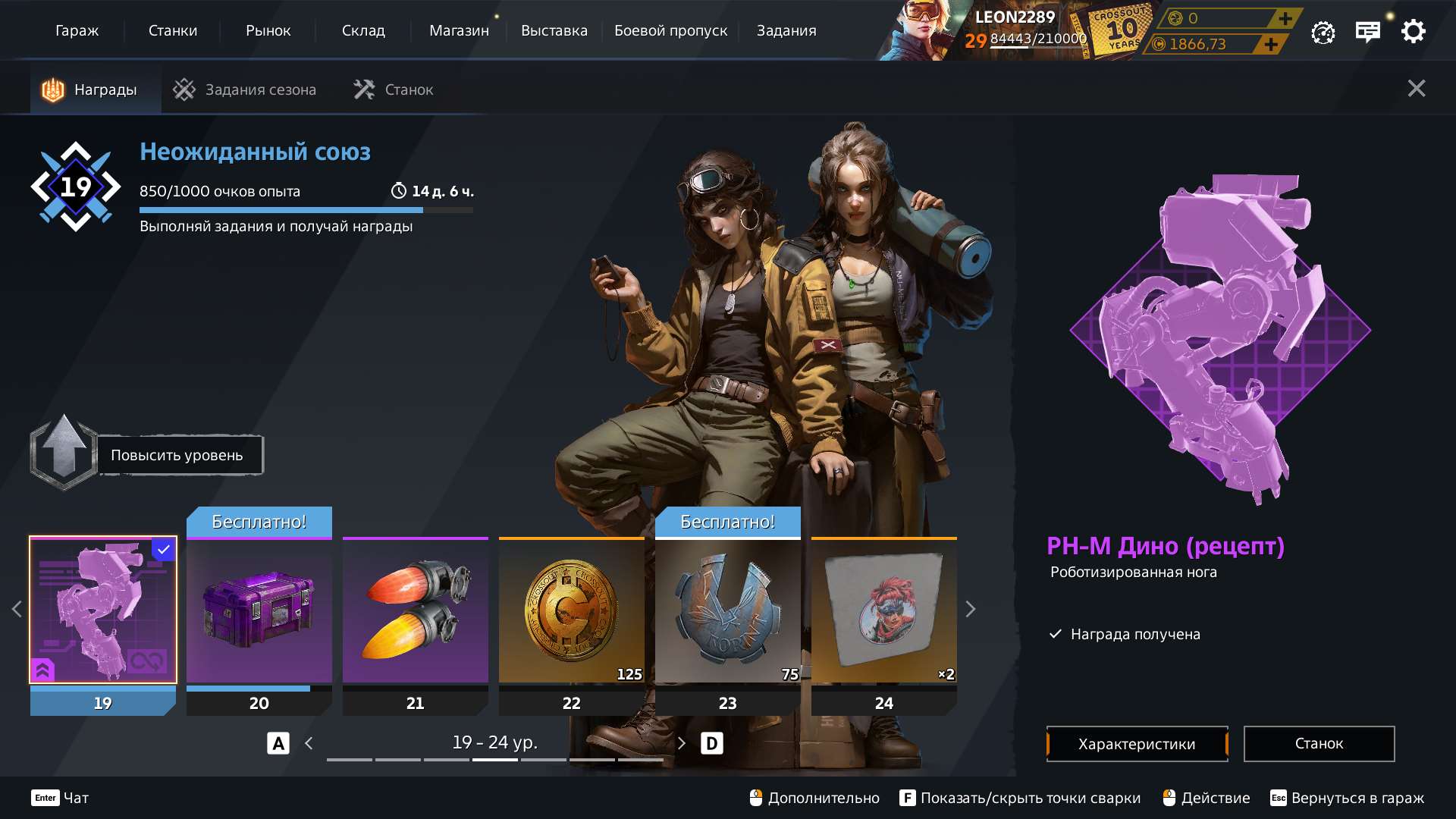Open the Склад storage
The image size is (1456, 819).
(x=363, y=30)
